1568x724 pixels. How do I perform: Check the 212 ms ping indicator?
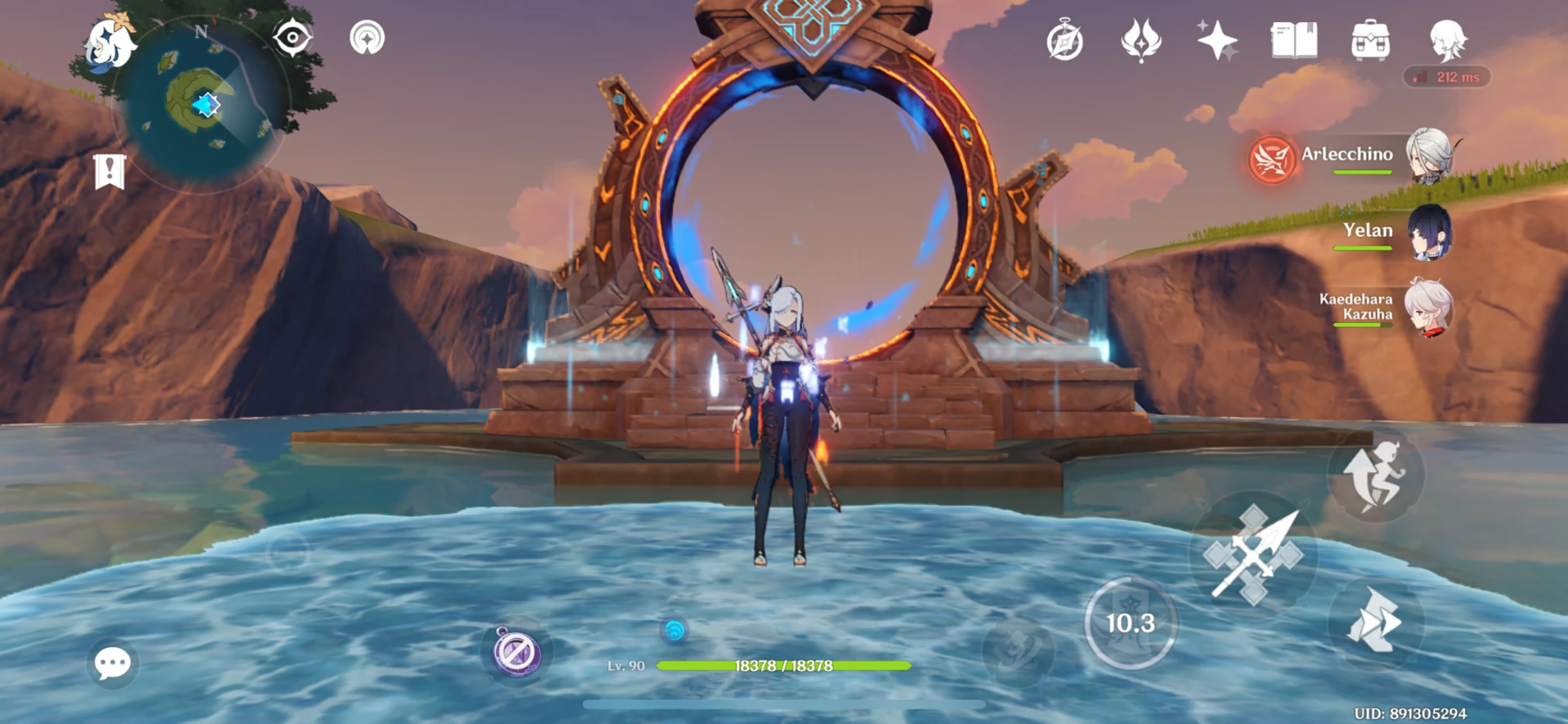coord(1445,77)
